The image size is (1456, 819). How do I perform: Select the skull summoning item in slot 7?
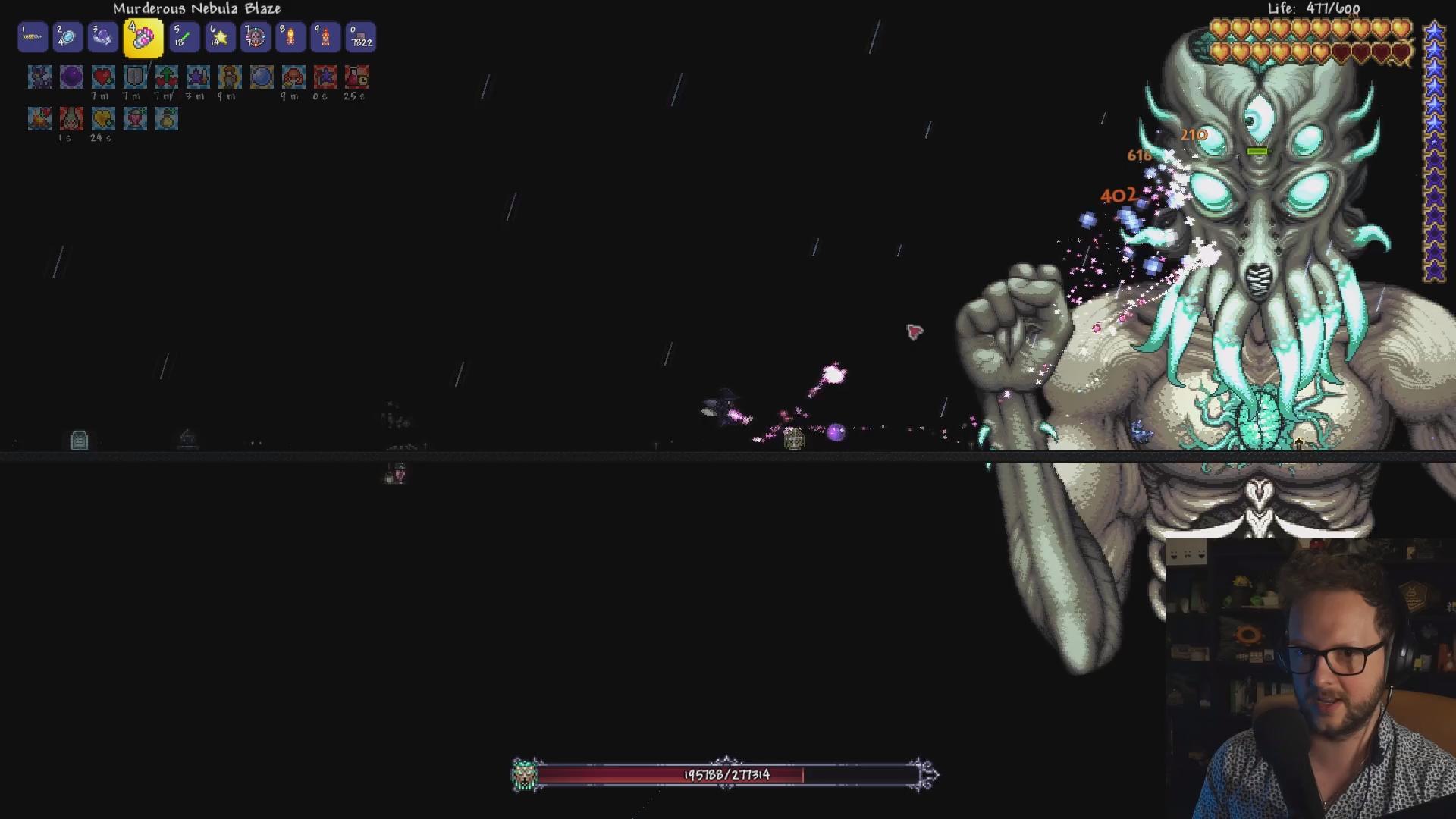(256, 37)
